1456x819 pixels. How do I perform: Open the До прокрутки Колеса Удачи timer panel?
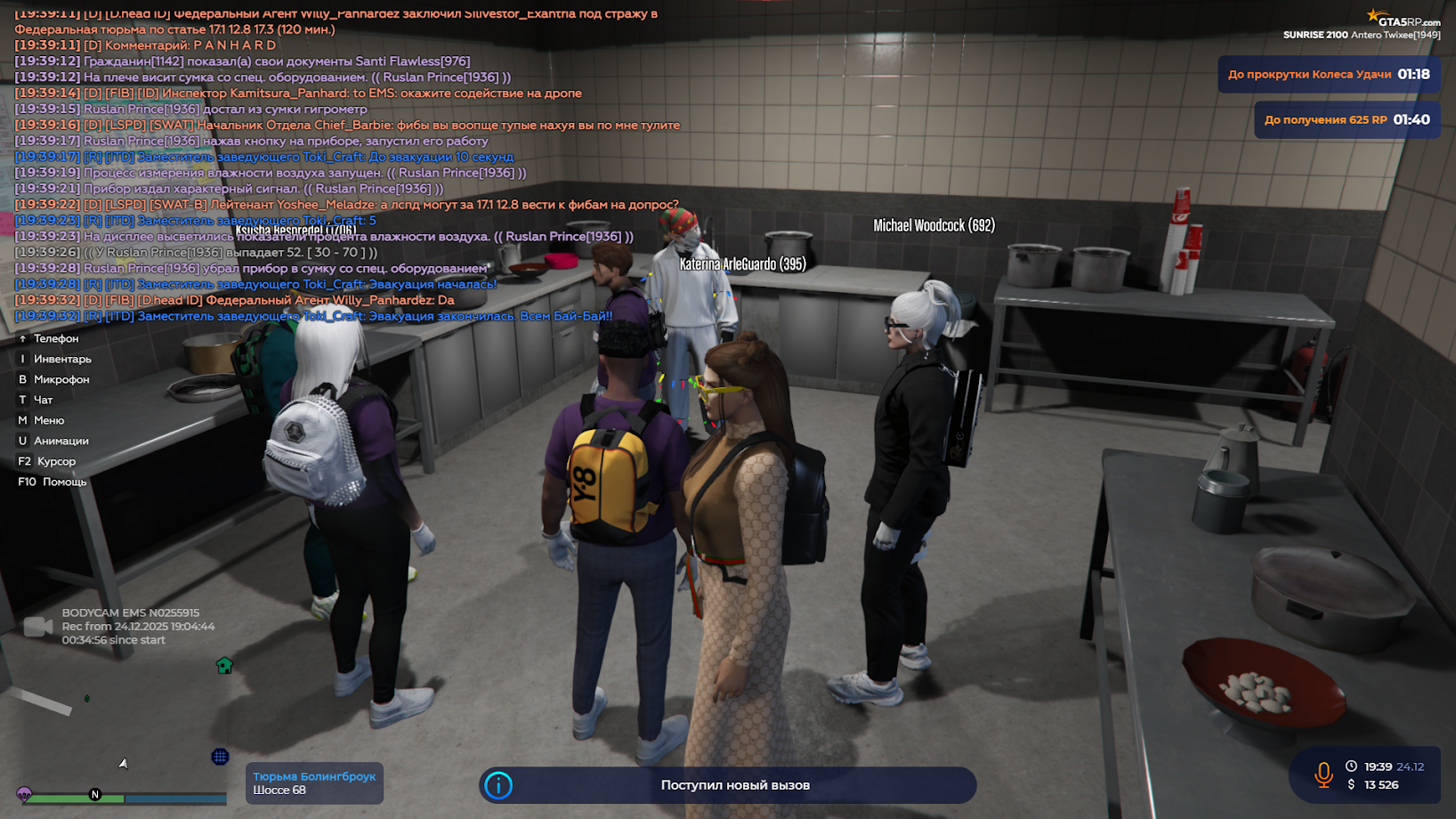(1329, 75)
